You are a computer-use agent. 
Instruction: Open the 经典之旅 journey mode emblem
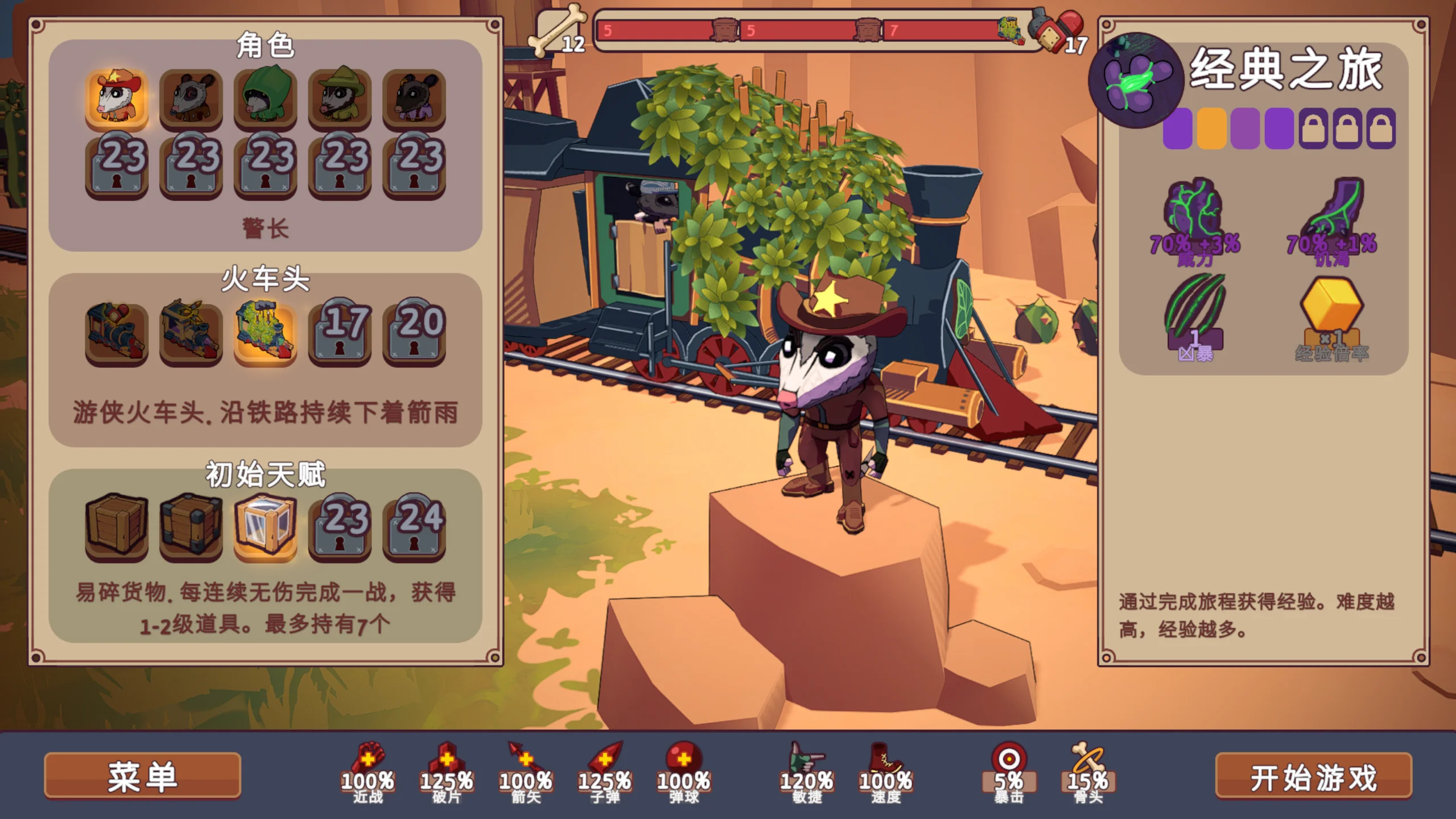(1136, 81)
